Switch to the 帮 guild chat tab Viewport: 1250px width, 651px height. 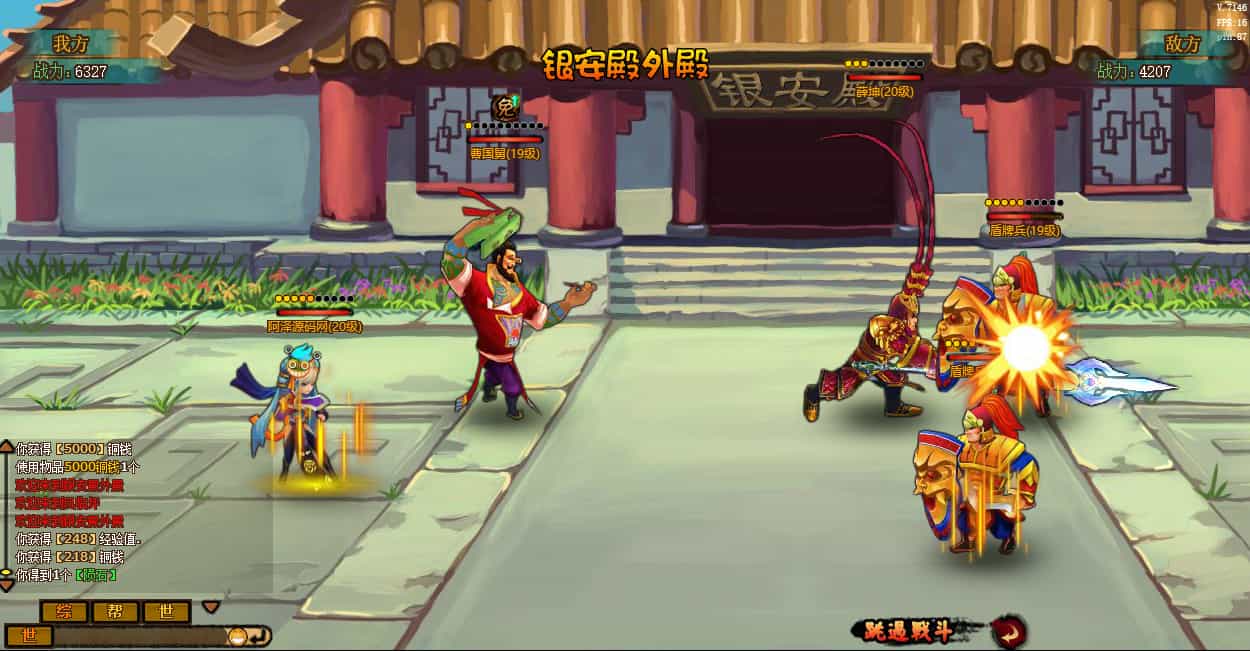[x=116, y=611]
